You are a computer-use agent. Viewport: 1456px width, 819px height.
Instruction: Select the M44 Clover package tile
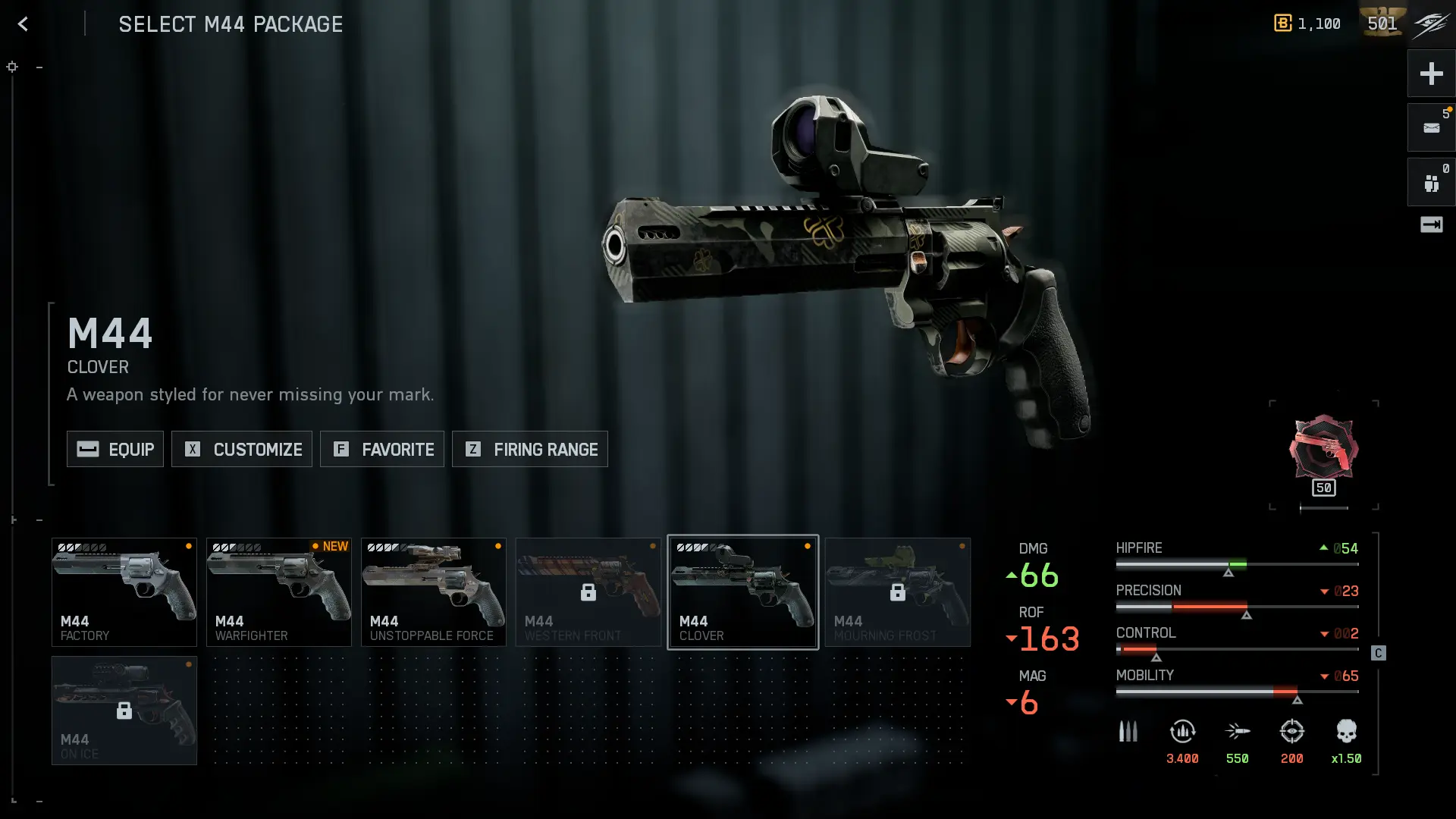pyautogui.click(x=743, y=592)
